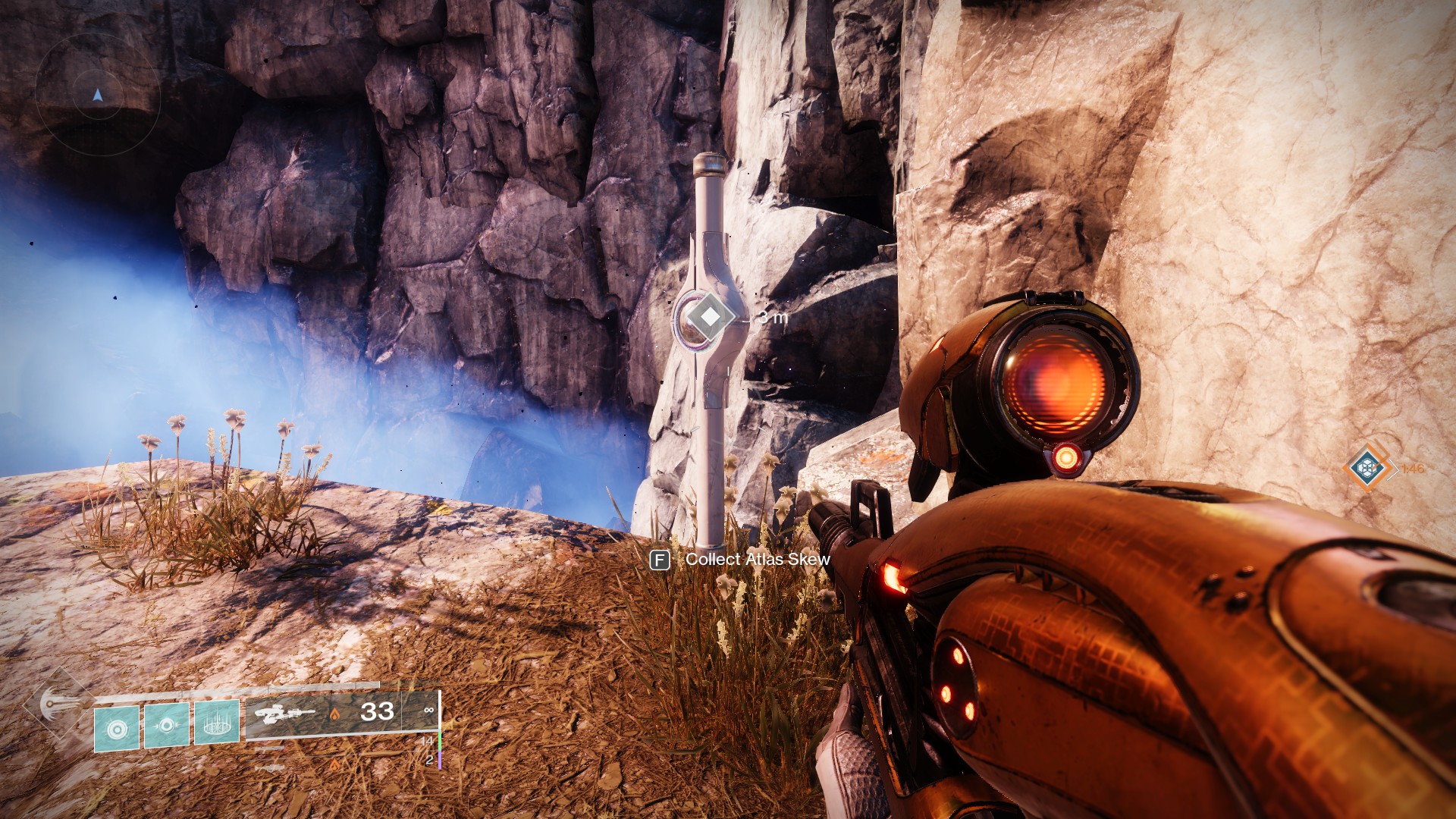Use the grenade ability with concentric rings
Screen dimensions: 1456x819
tap(117, 729)
